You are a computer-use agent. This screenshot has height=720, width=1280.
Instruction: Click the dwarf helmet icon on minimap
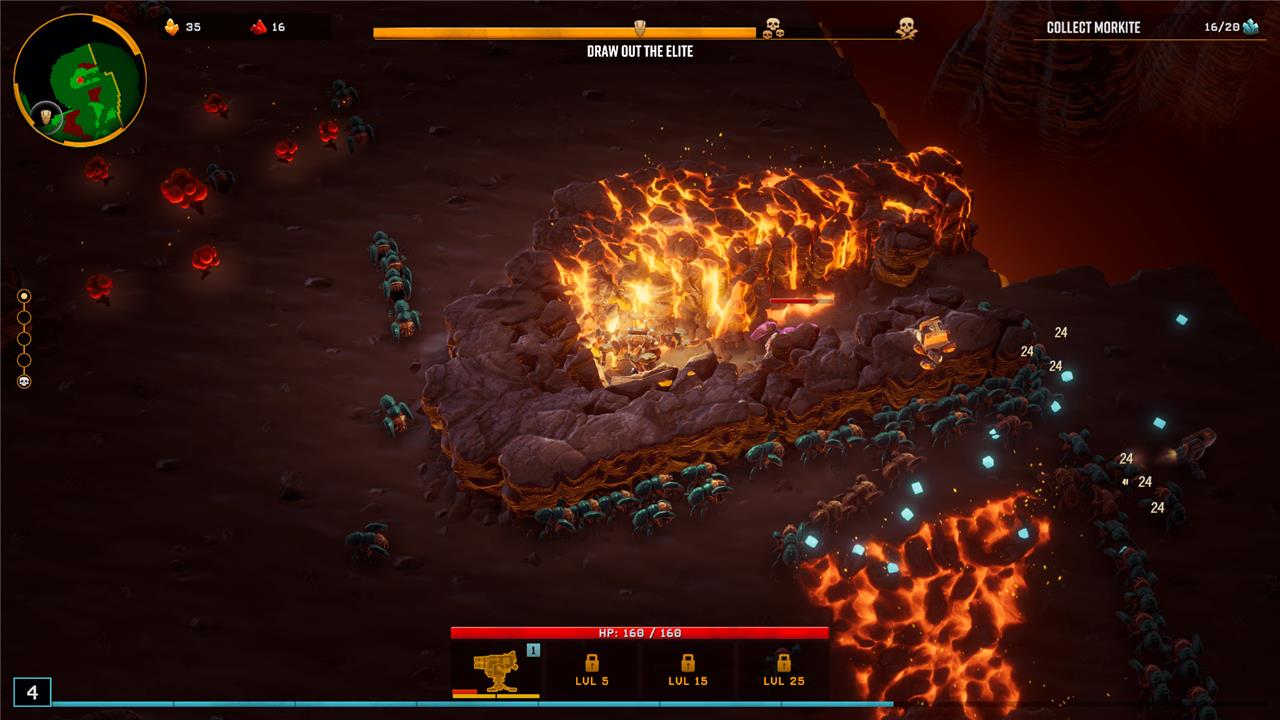point(45,118)
